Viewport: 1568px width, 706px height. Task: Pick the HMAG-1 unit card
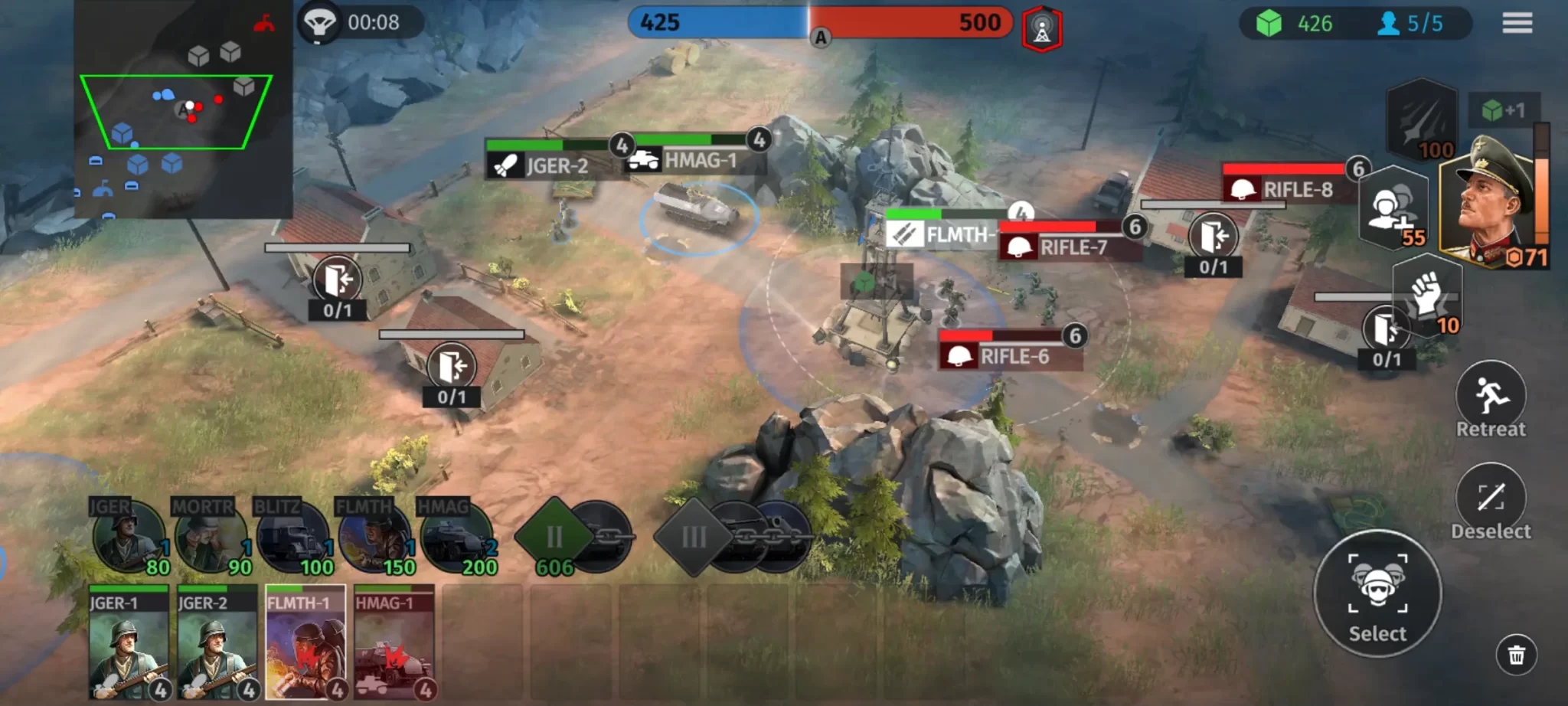click(394, 642)
